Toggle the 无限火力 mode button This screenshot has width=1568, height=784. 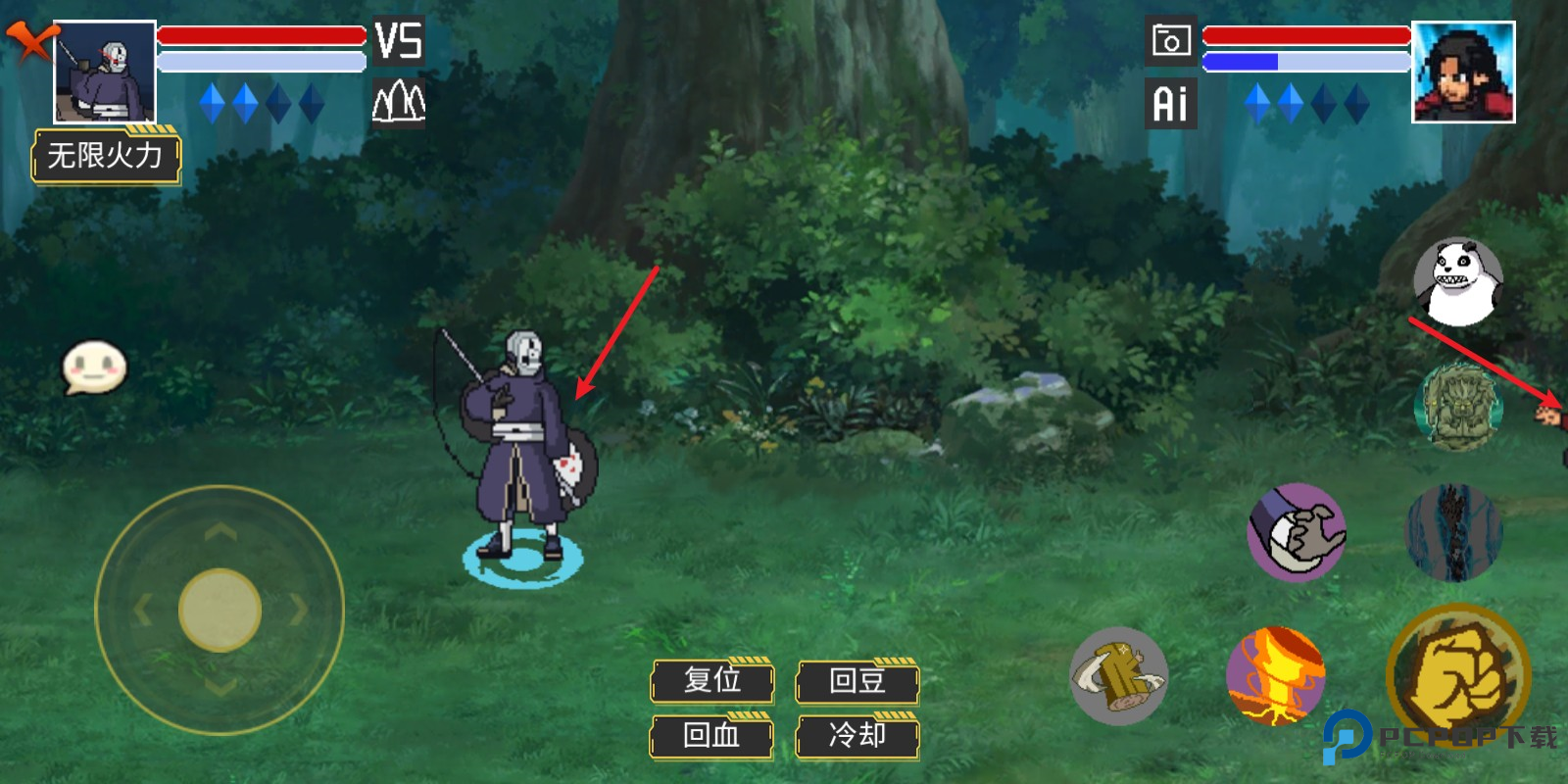tap(106, 156)
